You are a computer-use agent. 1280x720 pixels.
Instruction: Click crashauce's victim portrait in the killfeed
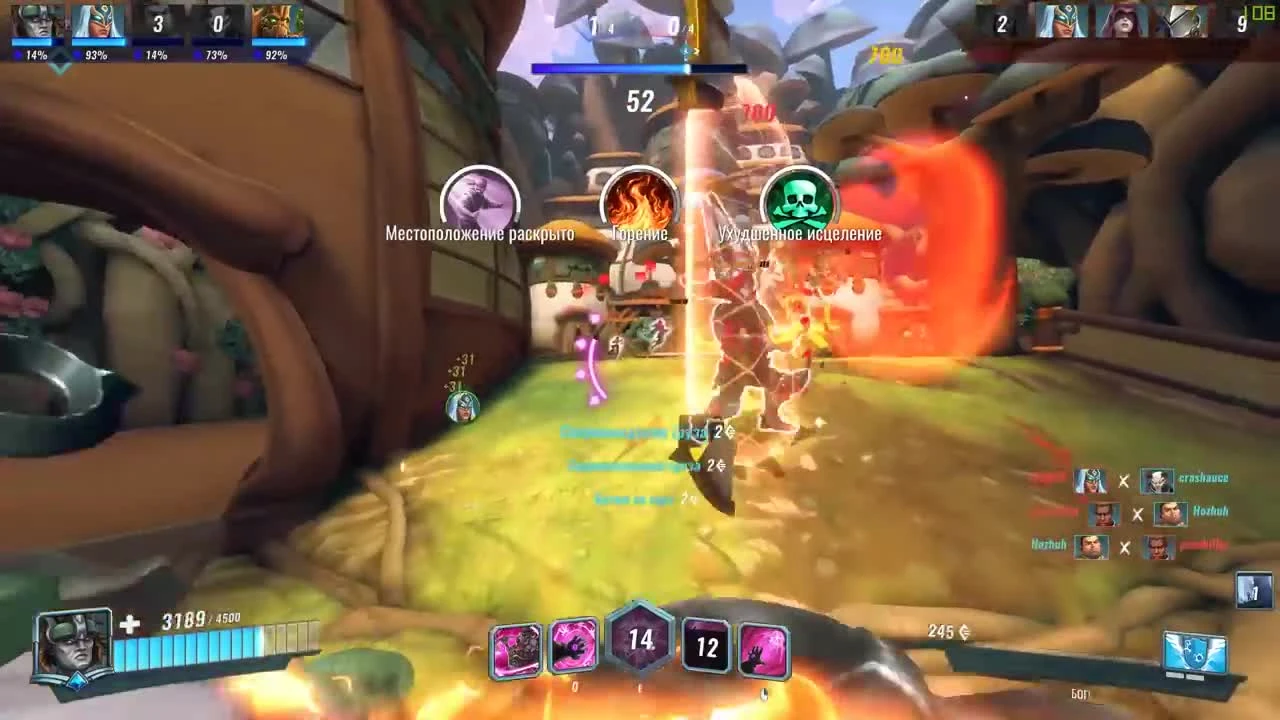1160,480
